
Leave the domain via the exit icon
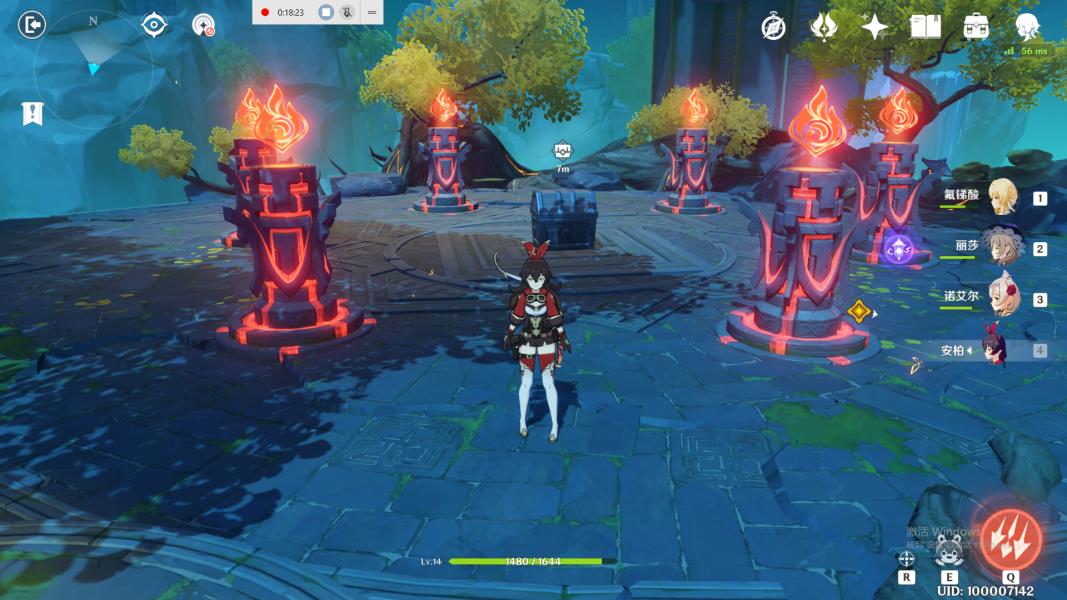32,25
